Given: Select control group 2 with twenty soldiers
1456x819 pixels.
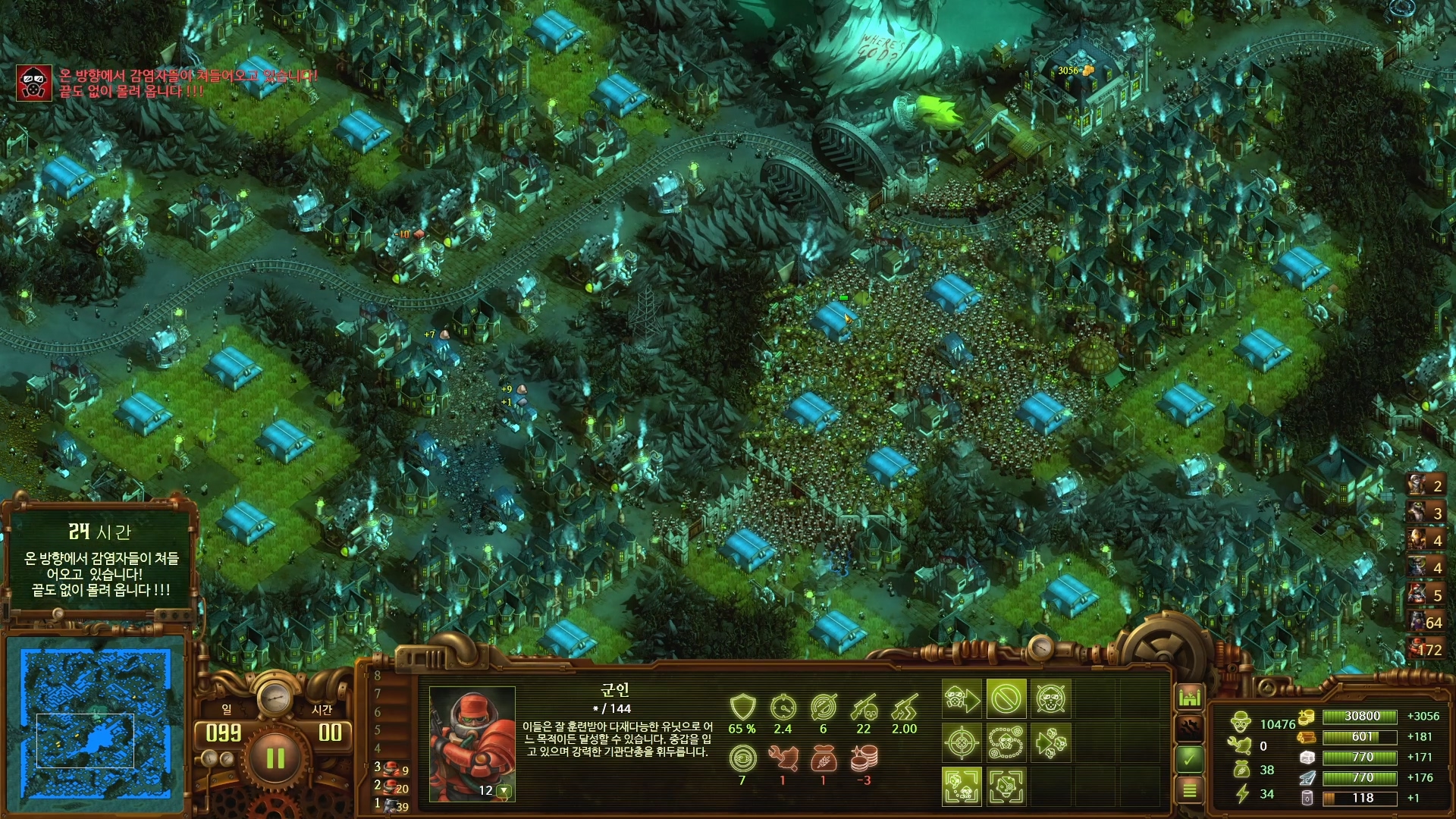Looking at the screenshot, I should 393,787.
